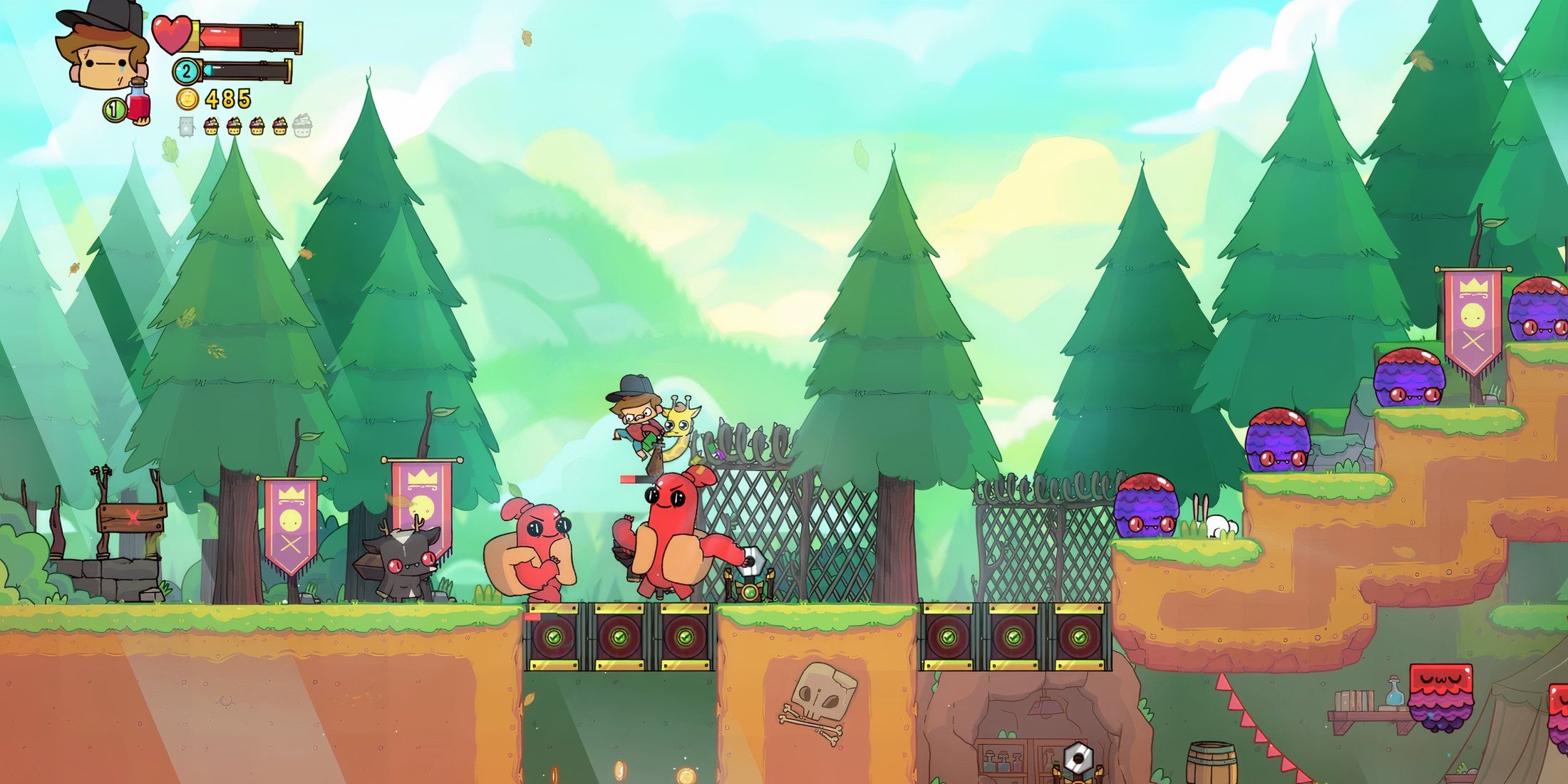Click the blue "2" stamina badge
The image size is (1568, 784).
coord(186,72)
